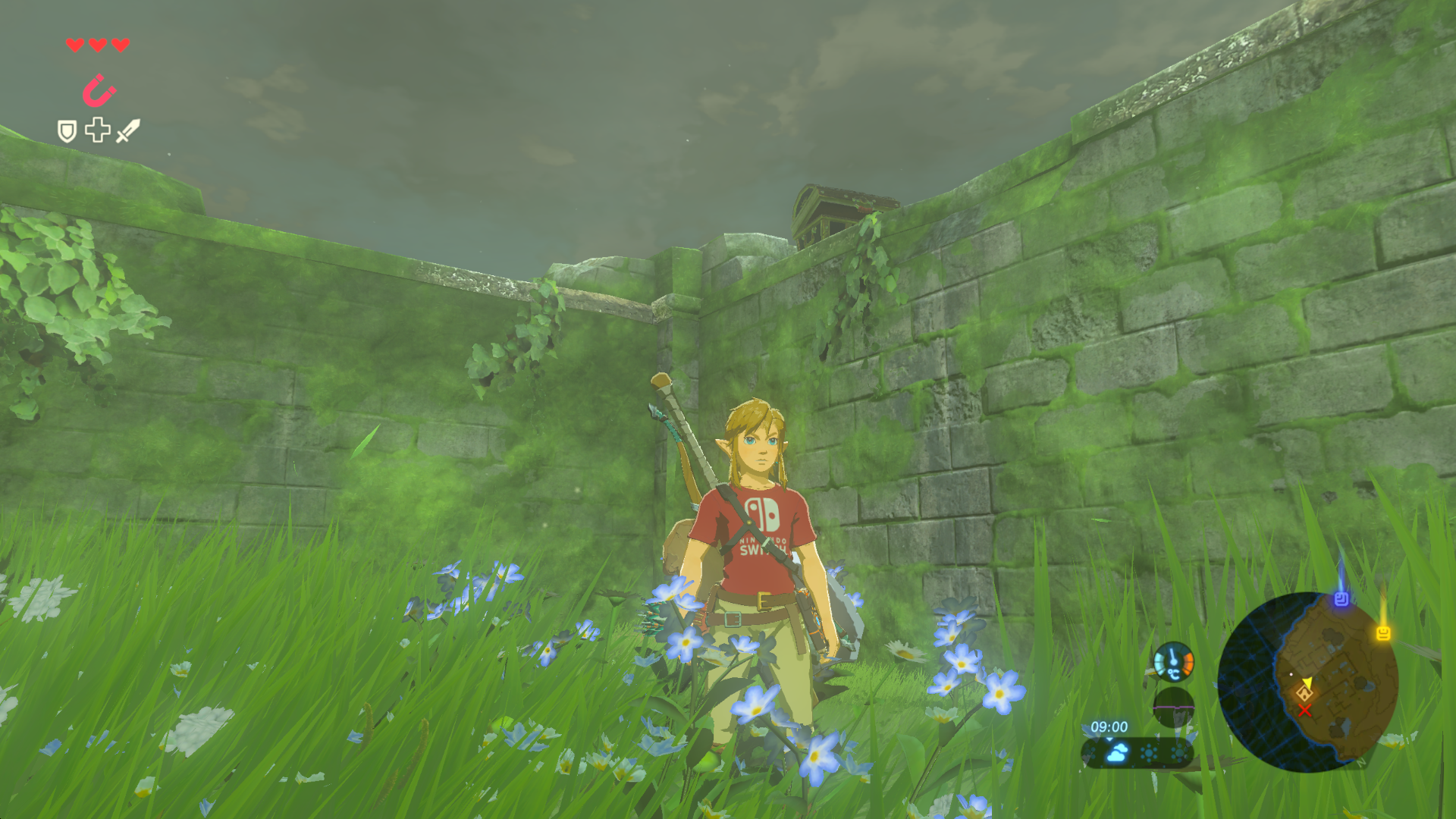
Task: Click the shield icon in the top-left HUD
Action: tap(67, 130)
